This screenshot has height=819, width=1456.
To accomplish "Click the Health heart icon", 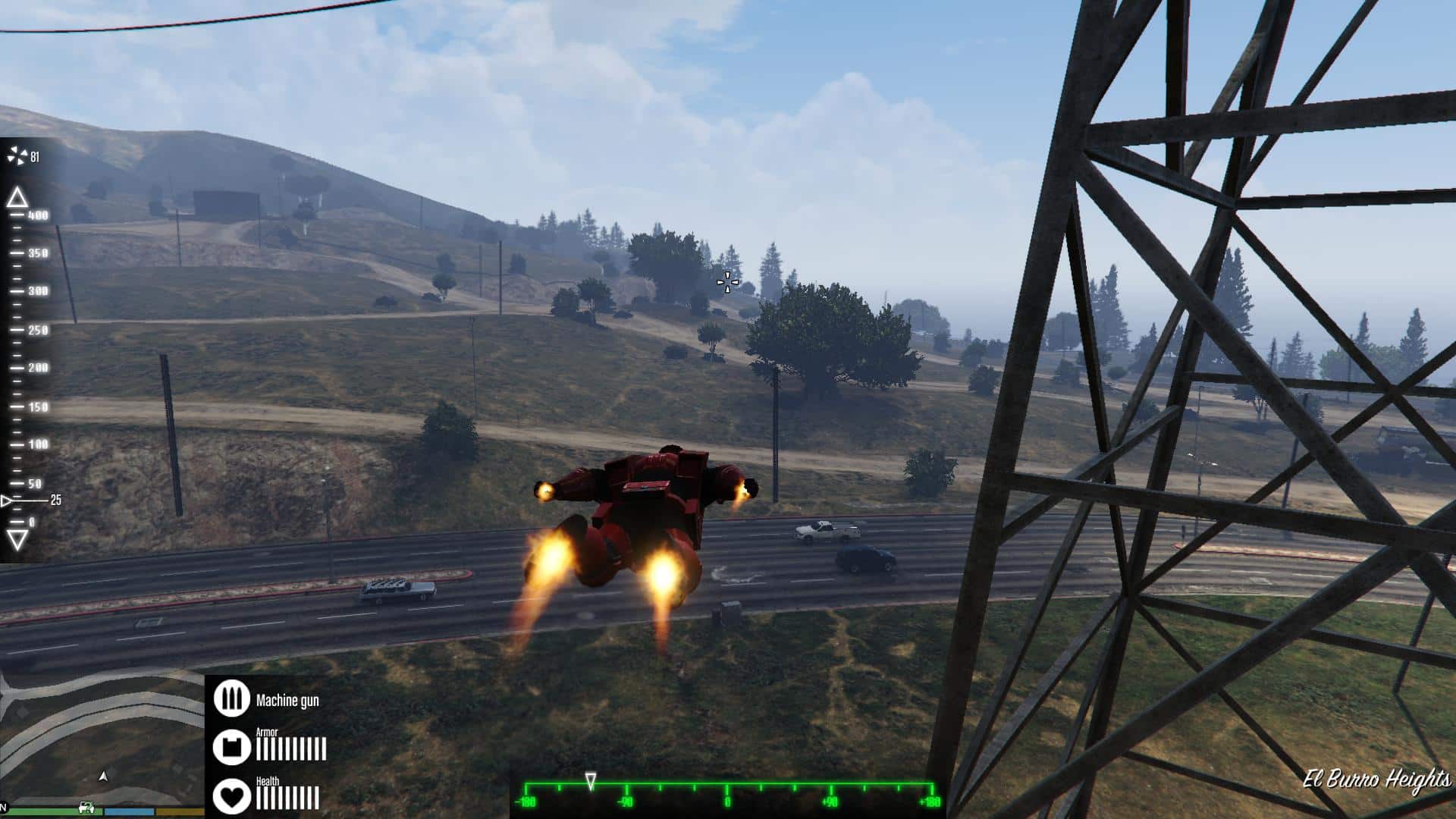I will point(232,795).
